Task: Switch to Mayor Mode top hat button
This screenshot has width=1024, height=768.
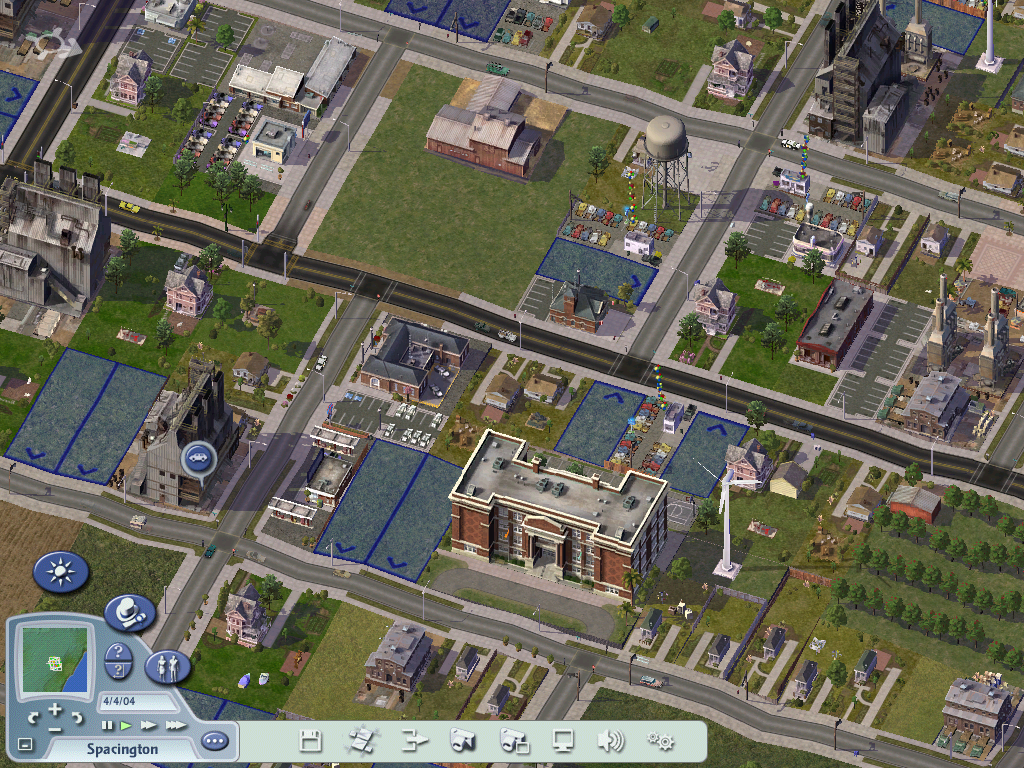Action: 129,611
